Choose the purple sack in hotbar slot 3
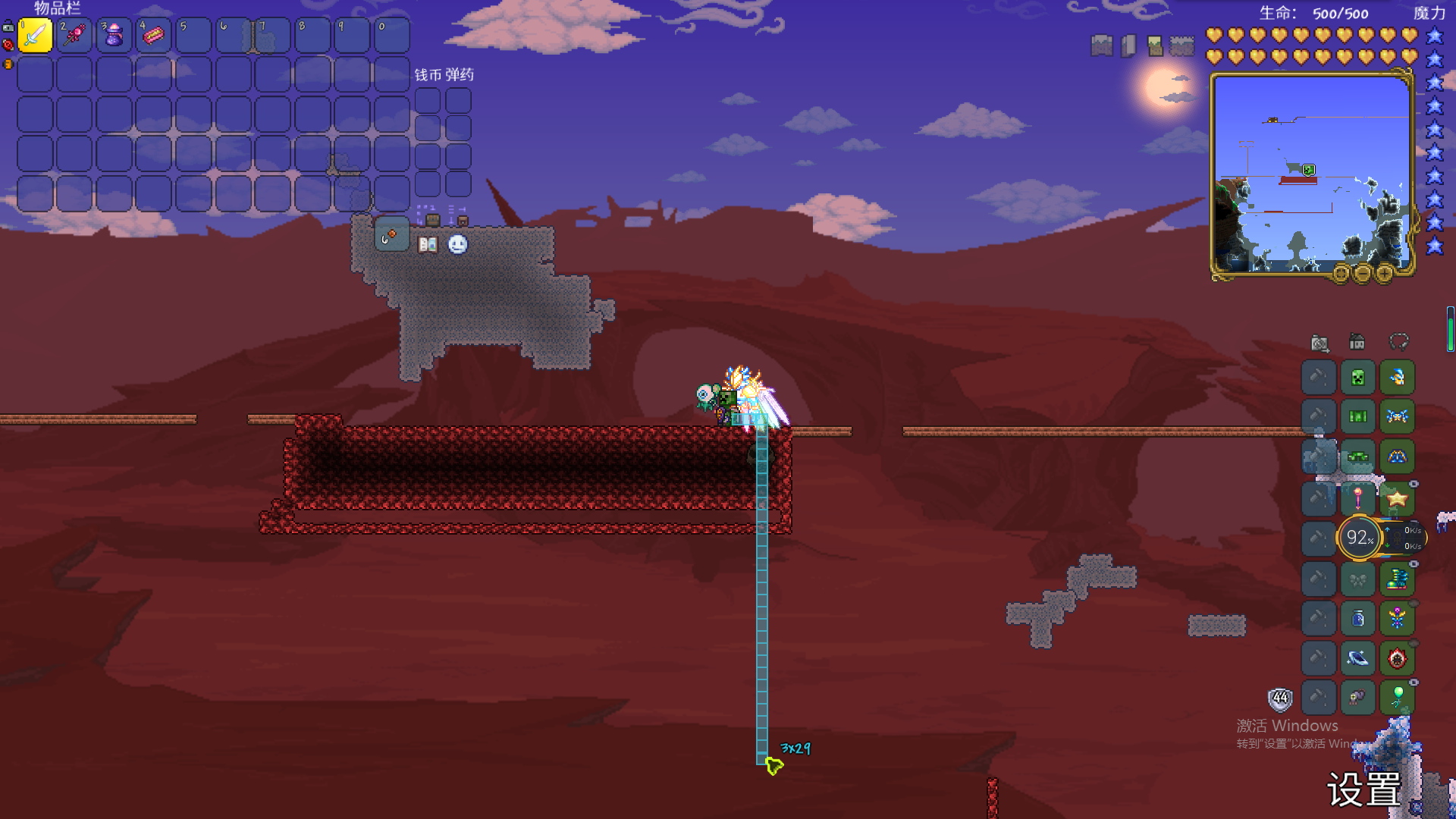Screen dimensions: 1456x819 pyautogui.click(x=114, y=35)
